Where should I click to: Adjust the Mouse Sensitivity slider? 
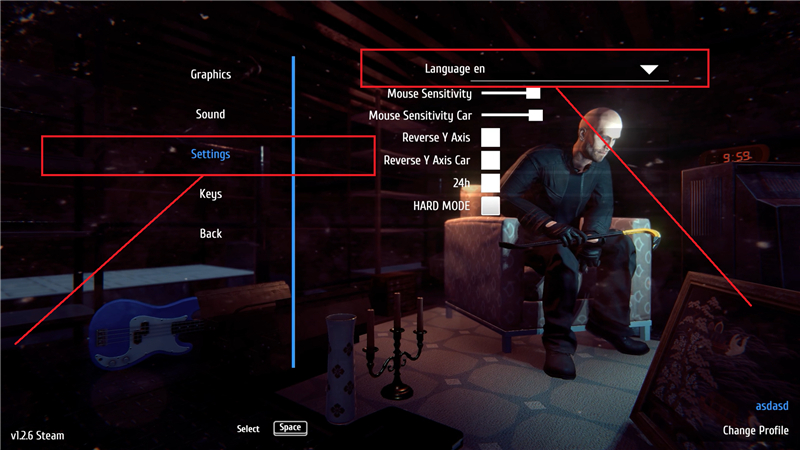pos(533,93)
